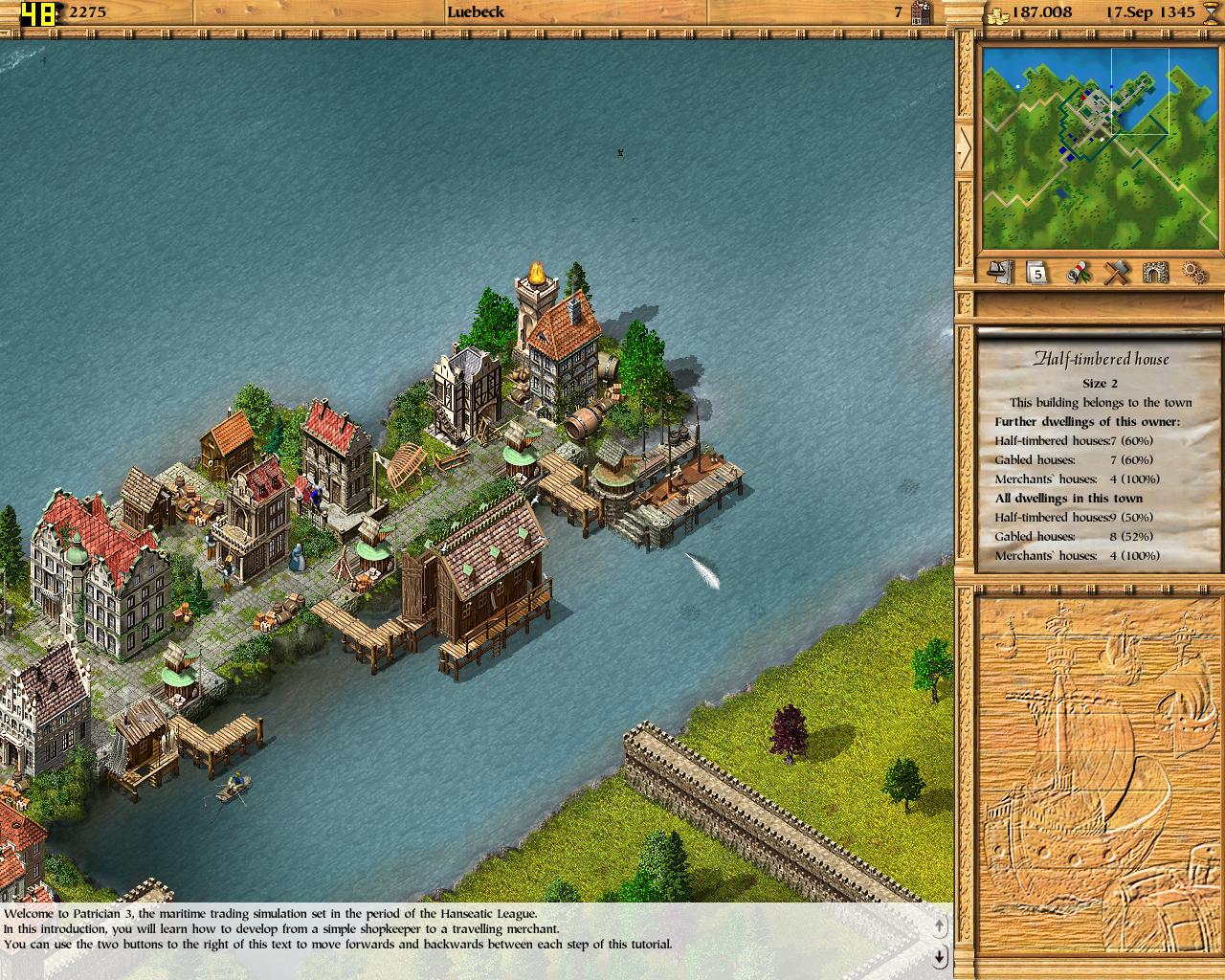Click the gold coins treasury icon
Image resolution: width=1225 pixels, height=980 pixels.
tap(997, 12)
